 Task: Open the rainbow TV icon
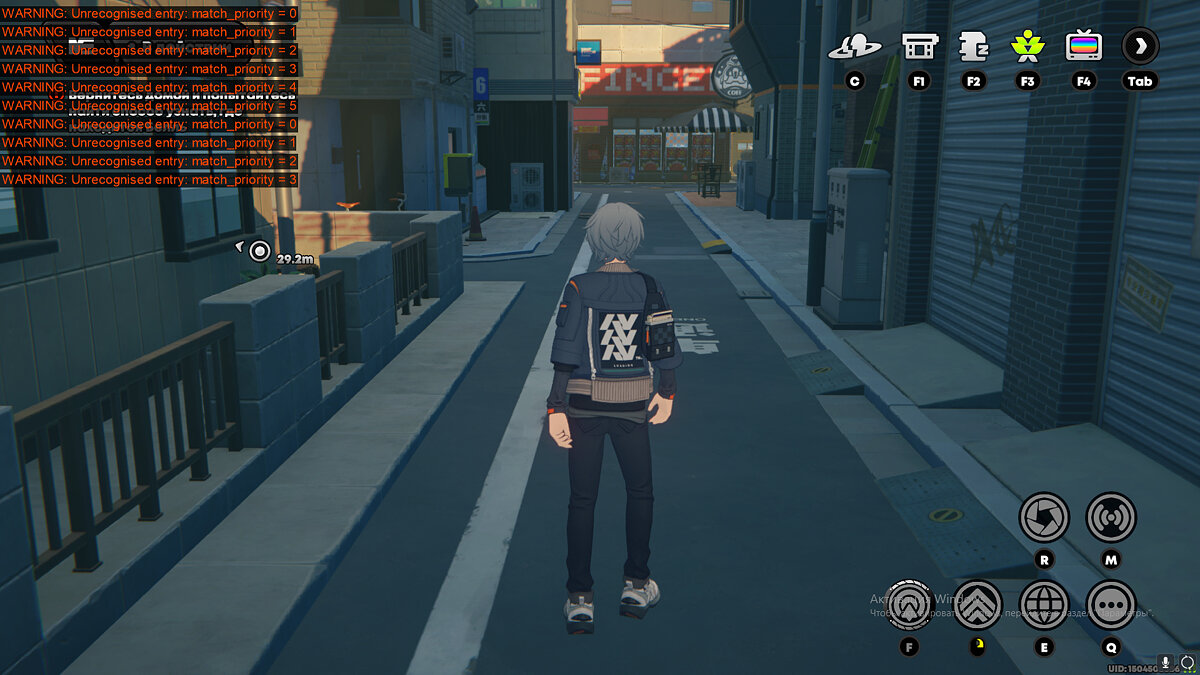tap(1083, 46)
